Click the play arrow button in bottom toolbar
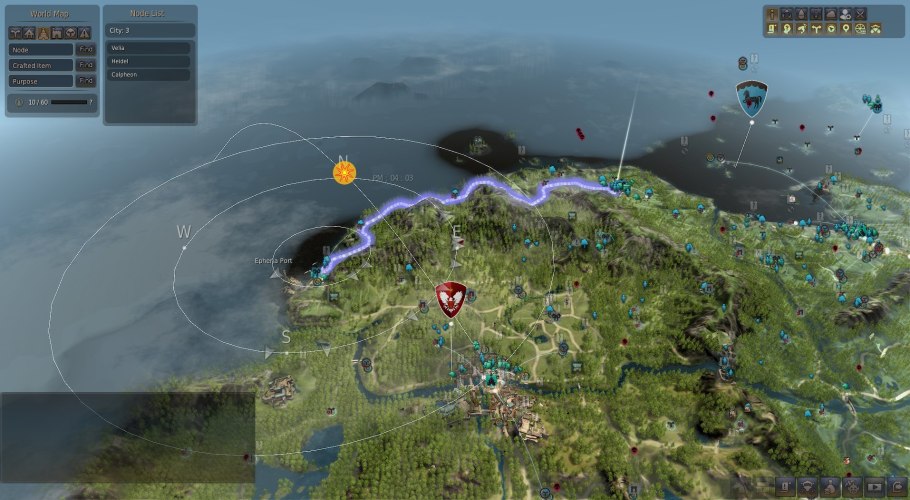This screenshot has width=910, height=500. [875, 487]
